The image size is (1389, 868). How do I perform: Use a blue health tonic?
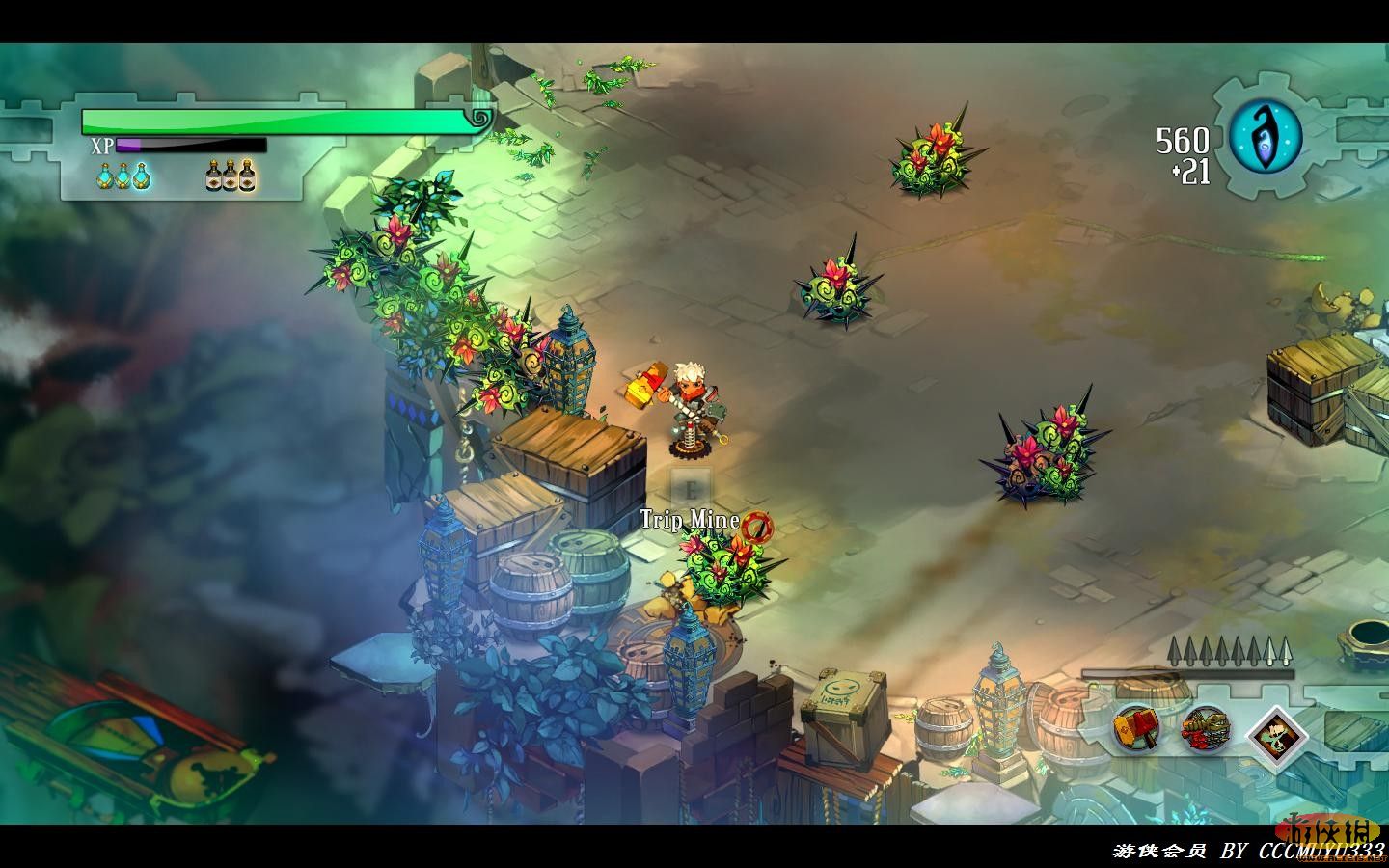(x=123, y=176)
